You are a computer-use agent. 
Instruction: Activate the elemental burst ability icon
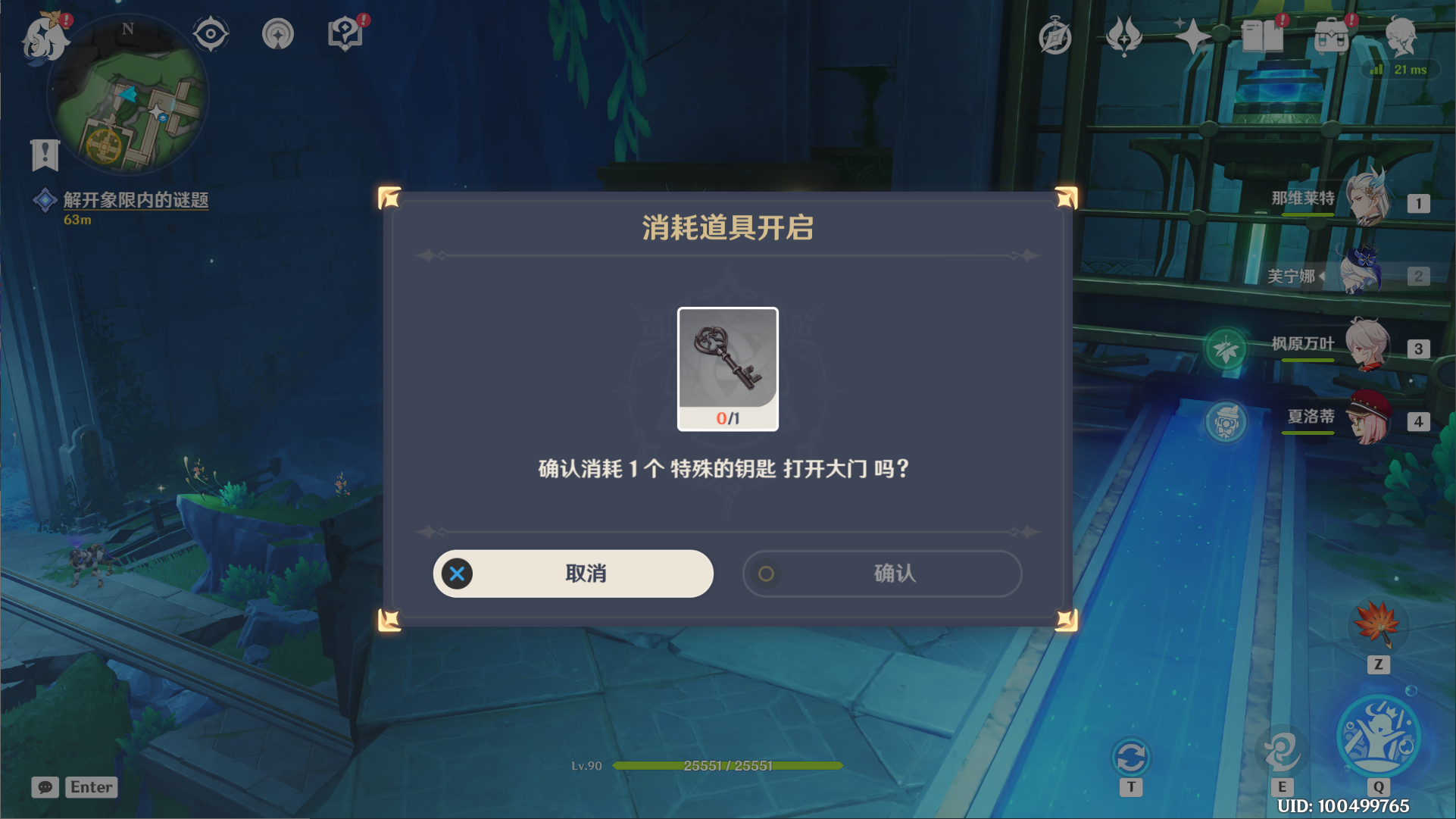coord(1377,736)
